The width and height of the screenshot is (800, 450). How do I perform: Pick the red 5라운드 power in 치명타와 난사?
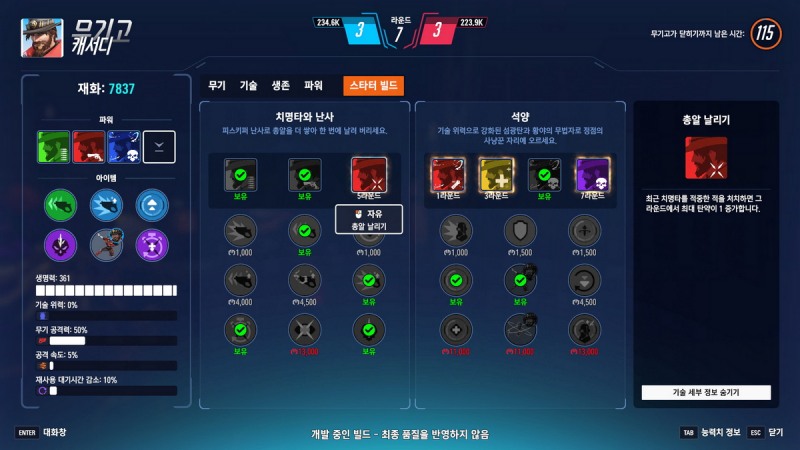click(368, 176)
